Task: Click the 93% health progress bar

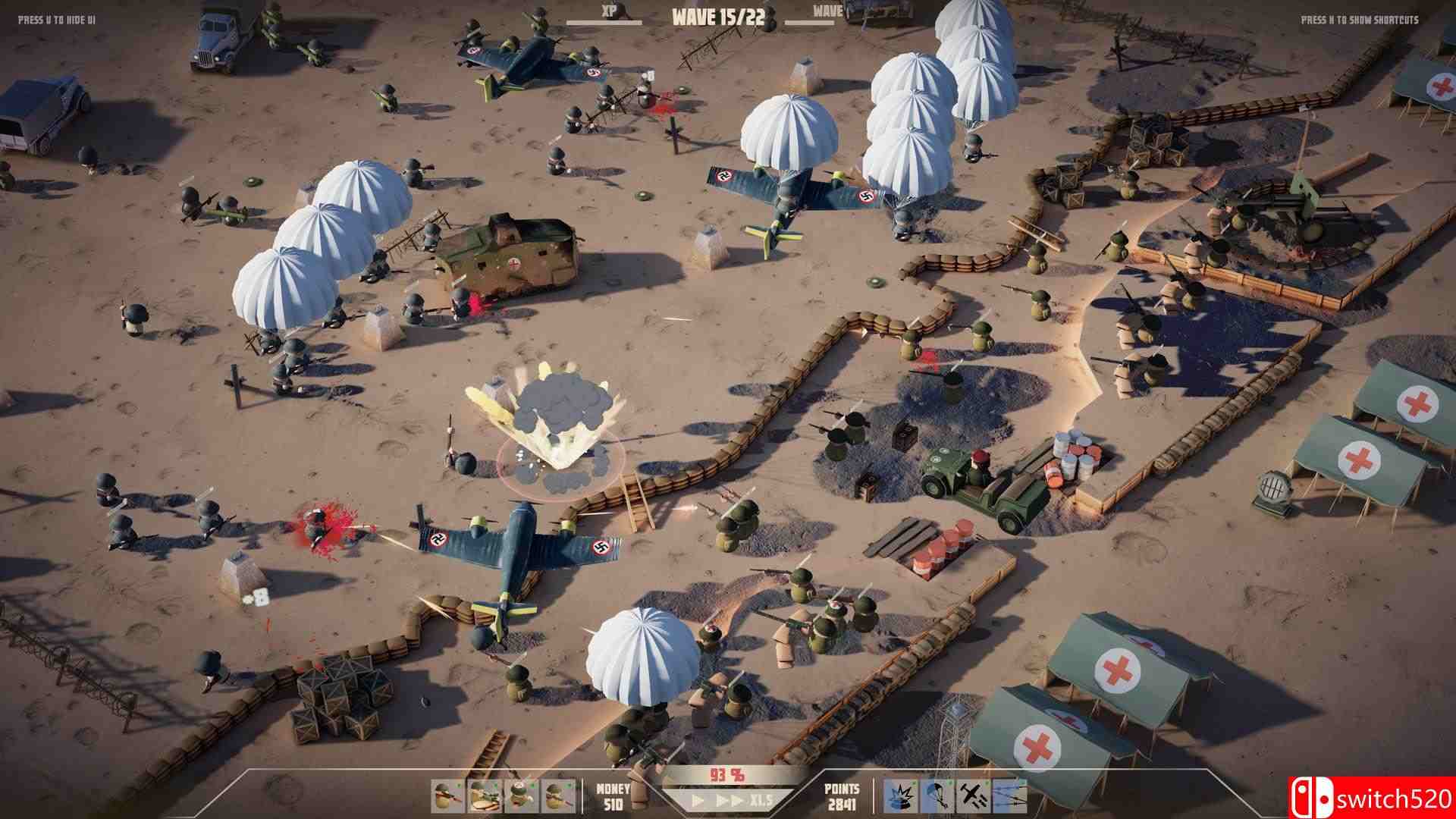Action: coord(728,775)
